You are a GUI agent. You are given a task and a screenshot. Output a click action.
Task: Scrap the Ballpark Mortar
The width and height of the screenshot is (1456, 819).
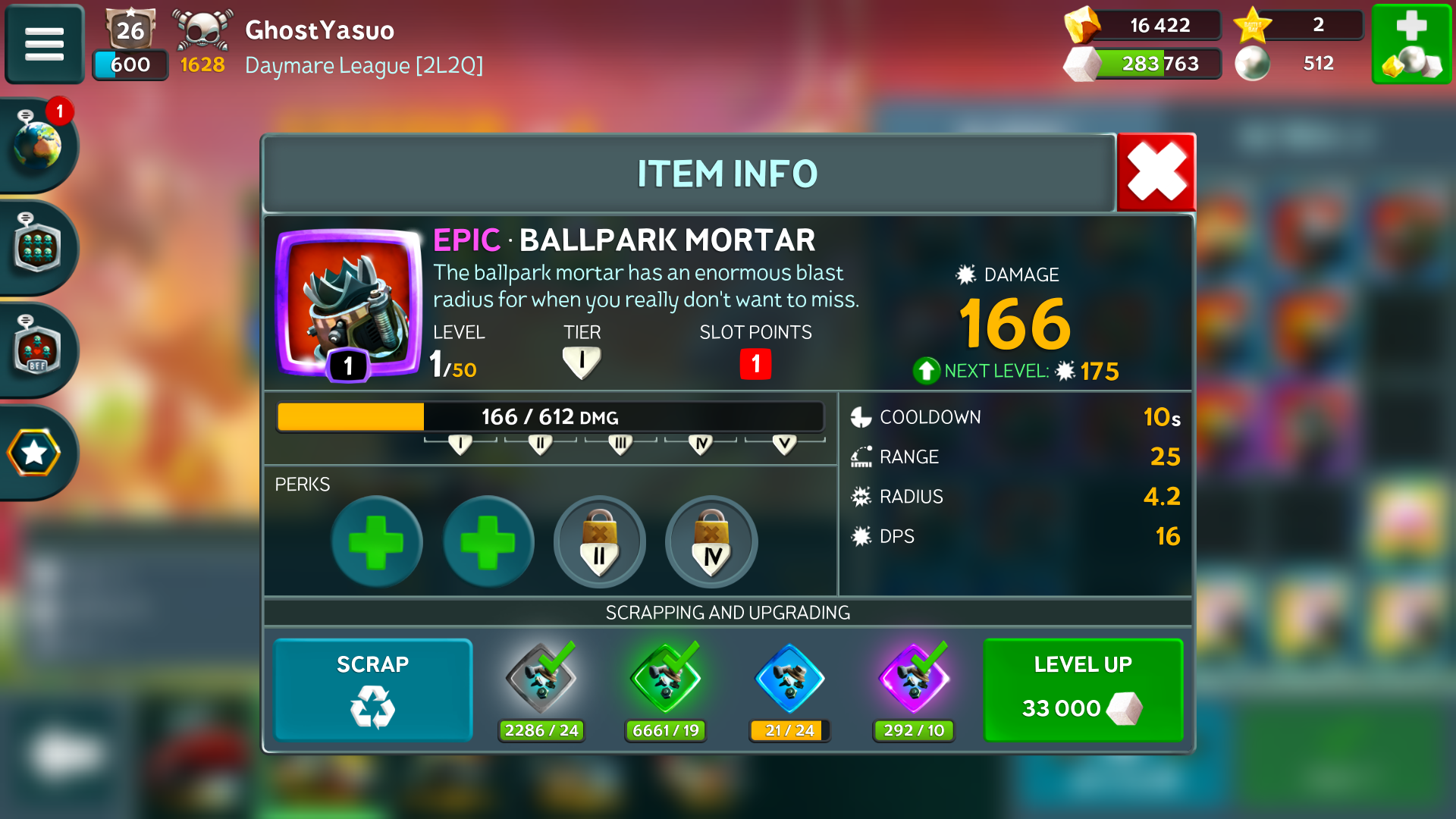[x=372, y=689]
